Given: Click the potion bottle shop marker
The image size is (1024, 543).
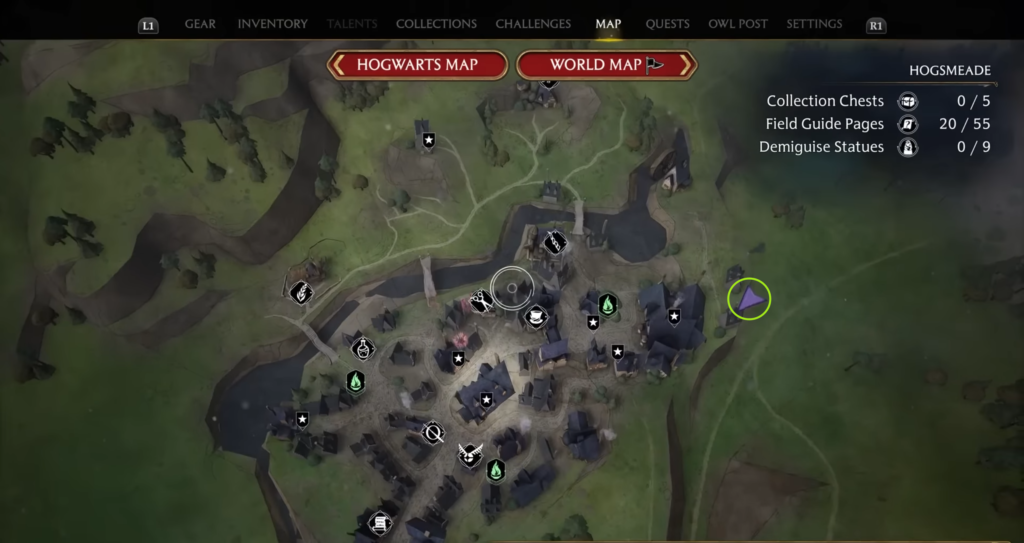Looking at the screenshot, I should coord(362,348).
